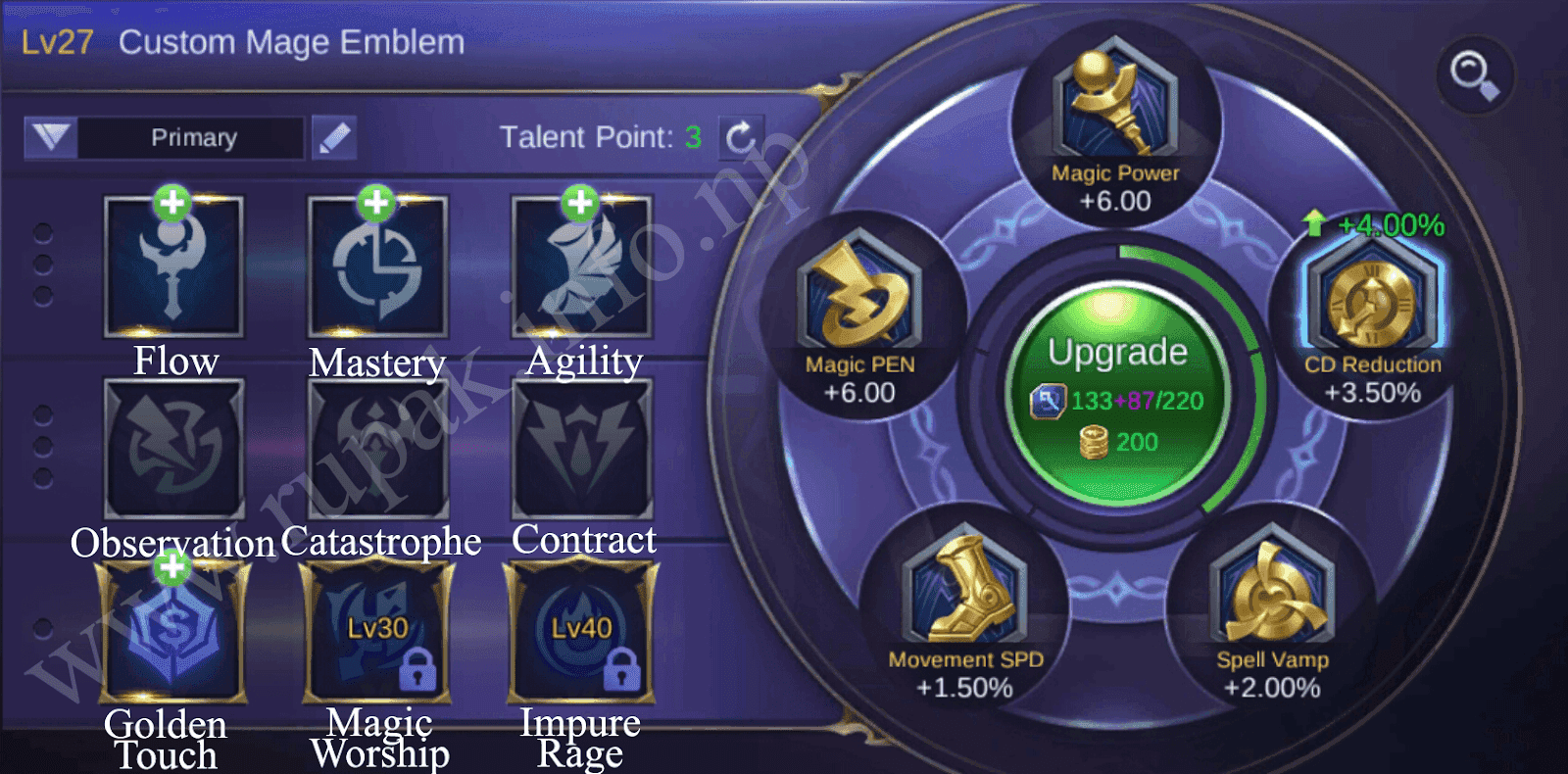Edit the emblem name with pencil icon

click(x=334, y=137)
